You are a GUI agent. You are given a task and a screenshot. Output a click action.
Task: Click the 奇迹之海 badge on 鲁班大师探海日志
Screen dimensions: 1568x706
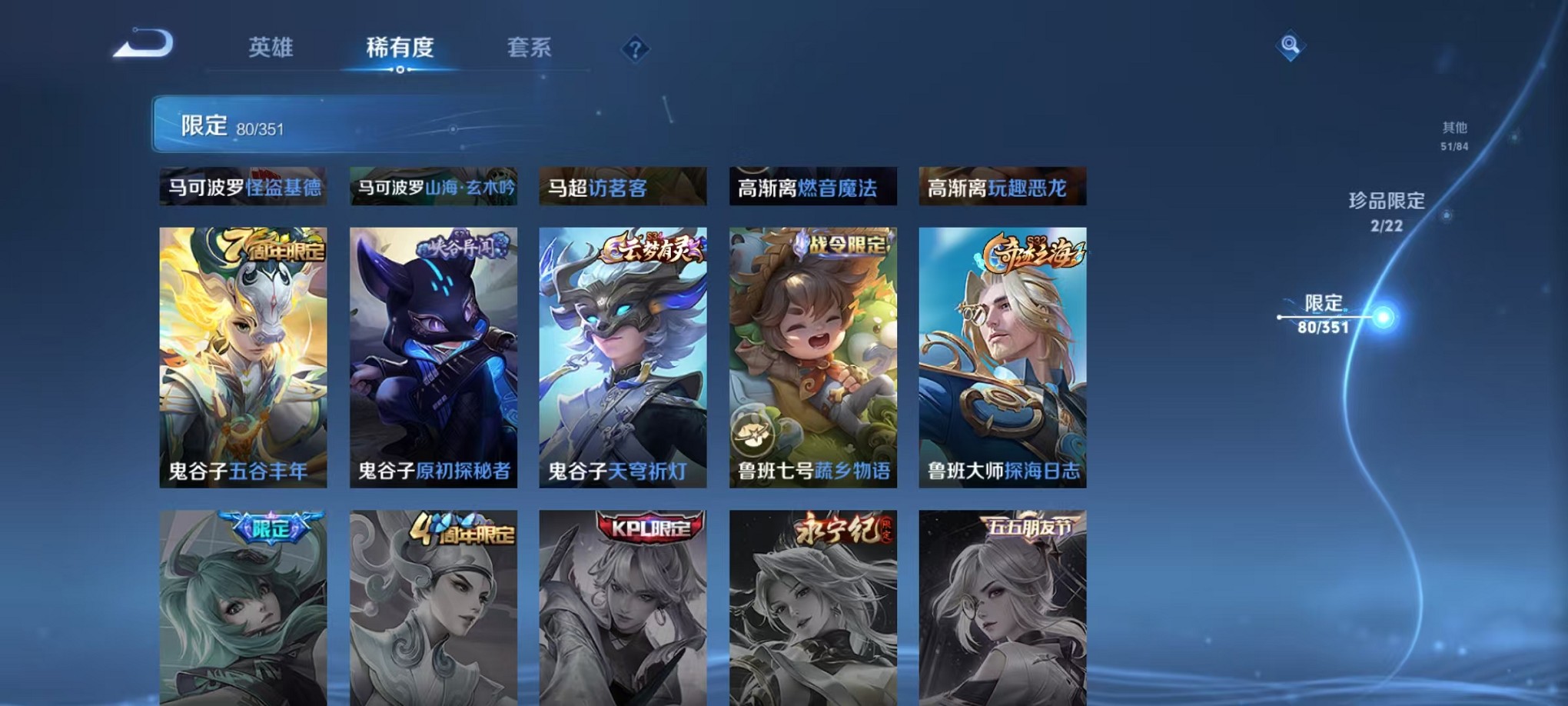(x=1033, y=248)
